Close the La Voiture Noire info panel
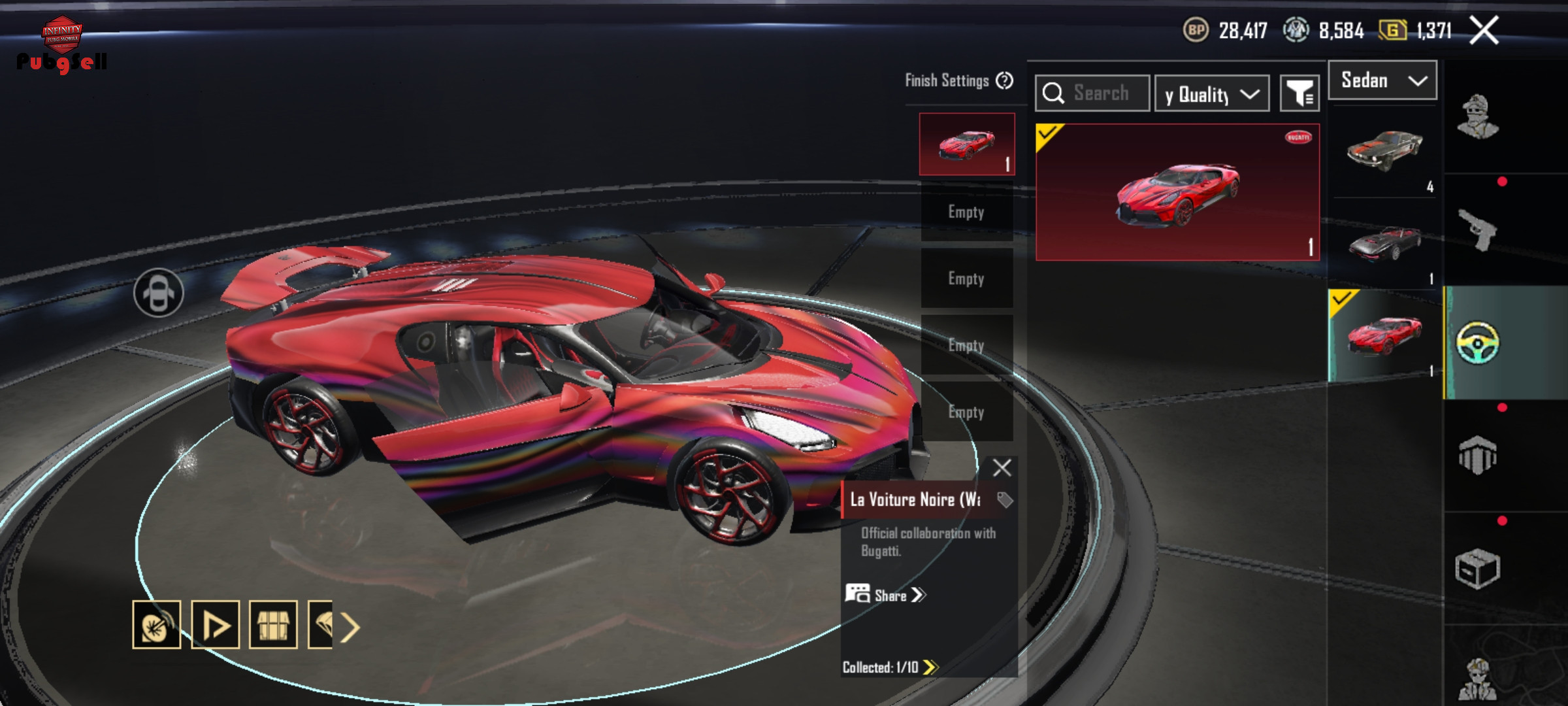The image size is (1568, 706). (1002, 467)
